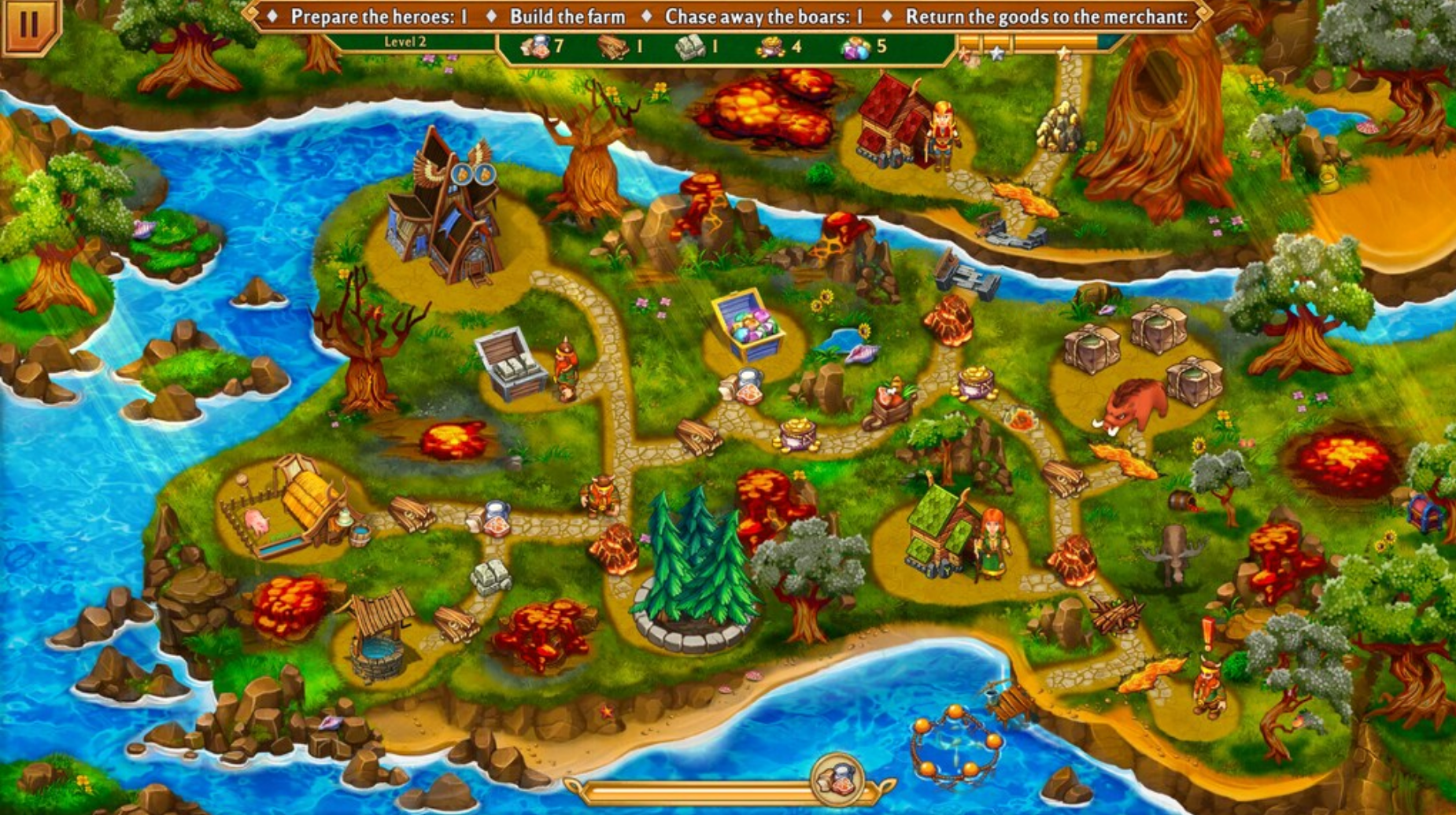Click the food resource counter icon
The image size is (1456, 815).
[537, 49]
